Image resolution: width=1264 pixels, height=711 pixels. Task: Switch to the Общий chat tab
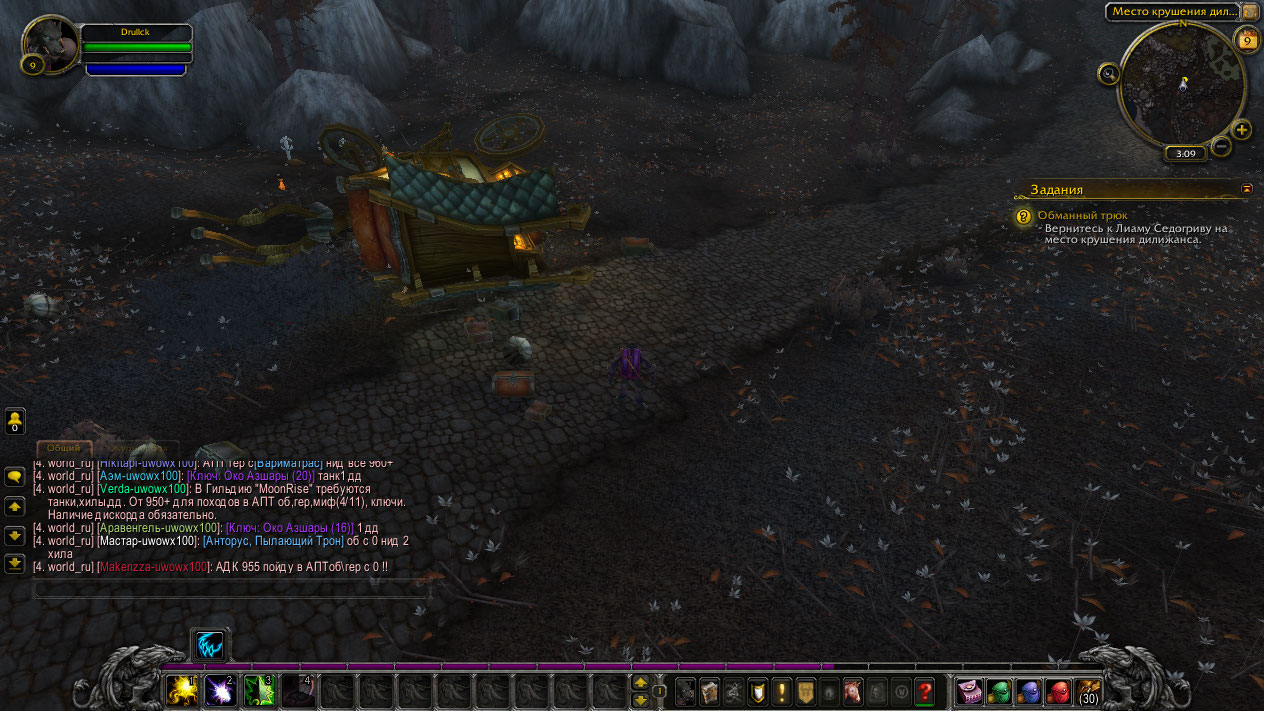click(x=64, y=448)
